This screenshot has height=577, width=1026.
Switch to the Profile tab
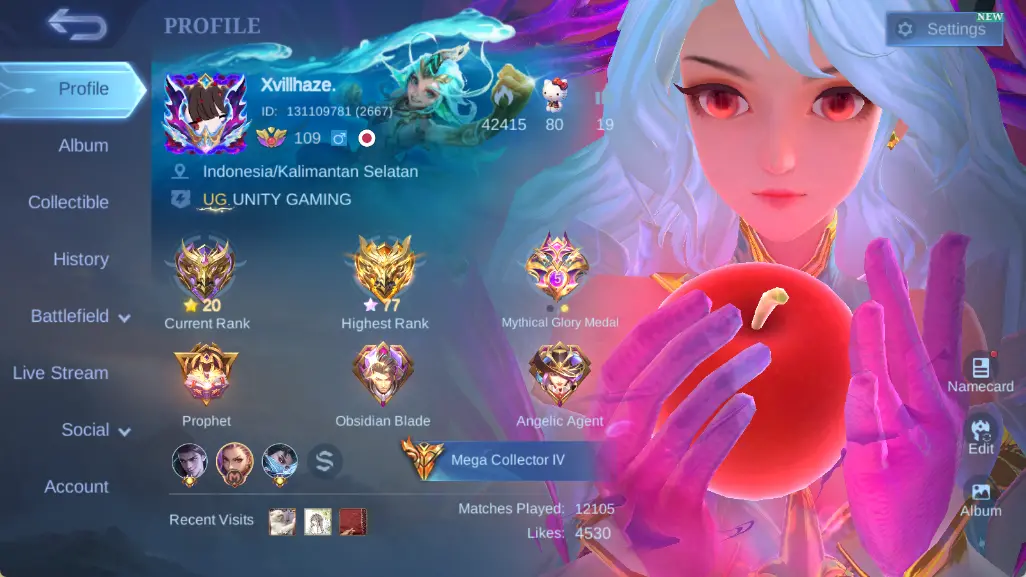coord(73,89)
